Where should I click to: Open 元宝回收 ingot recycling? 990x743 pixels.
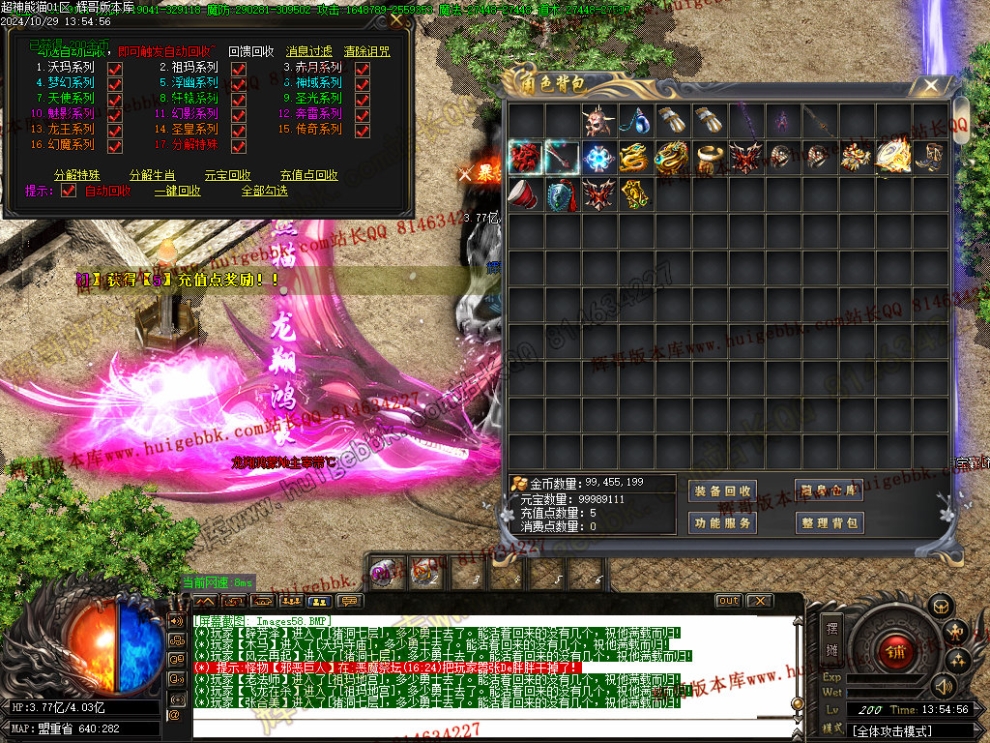(x=227, y=175)
